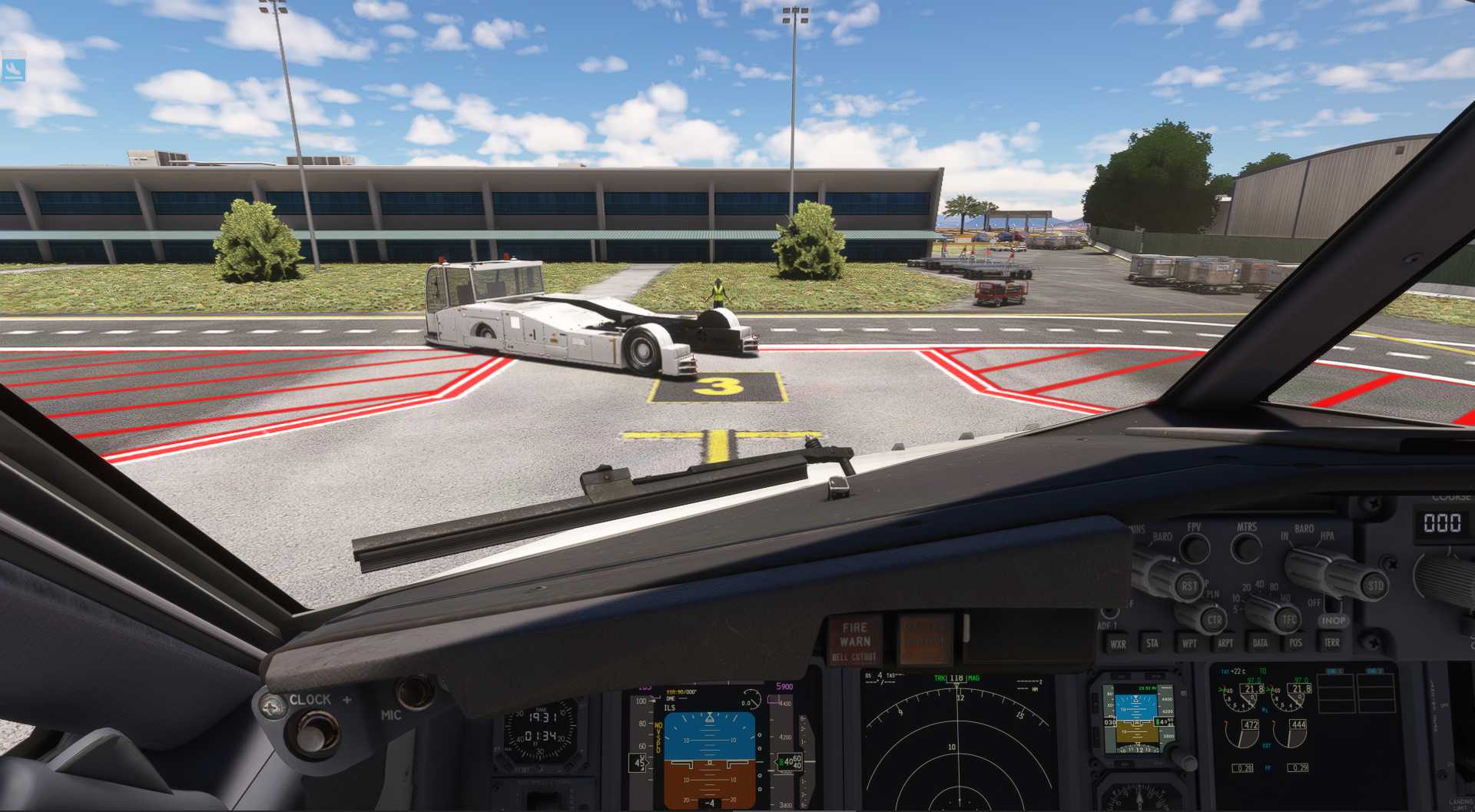Toggle the STA stations button
The image size is (1475, 812).
click(1152, 643)
